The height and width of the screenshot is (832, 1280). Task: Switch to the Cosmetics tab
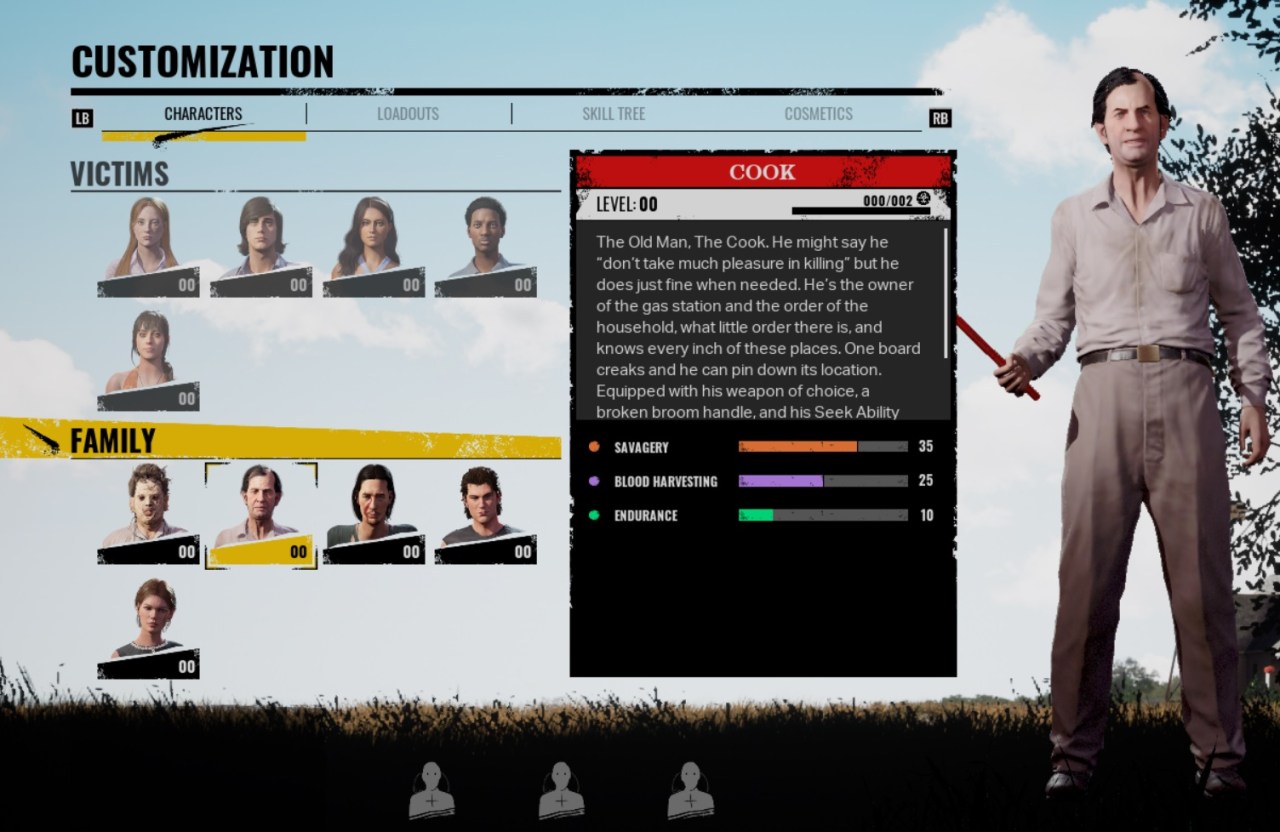818,113
